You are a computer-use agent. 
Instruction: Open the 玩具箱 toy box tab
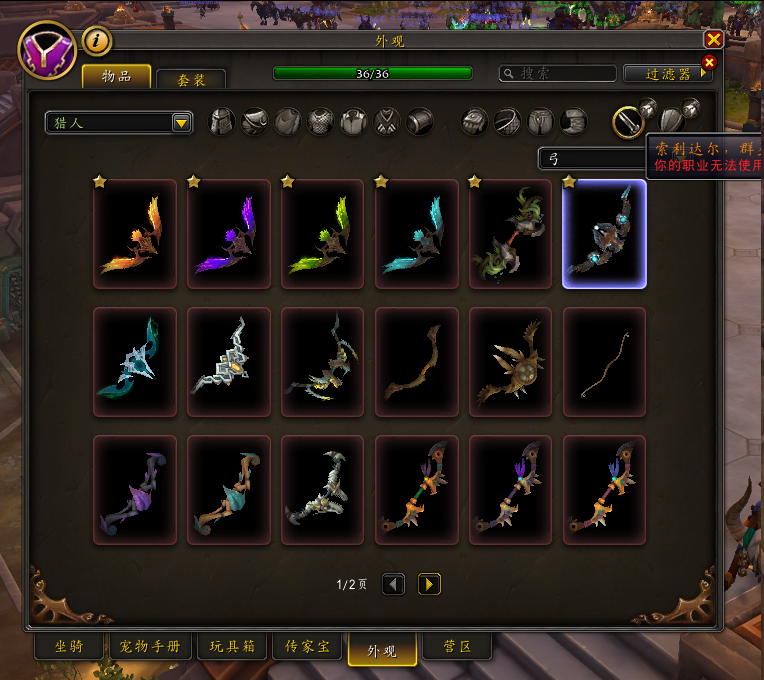point(232,647)
